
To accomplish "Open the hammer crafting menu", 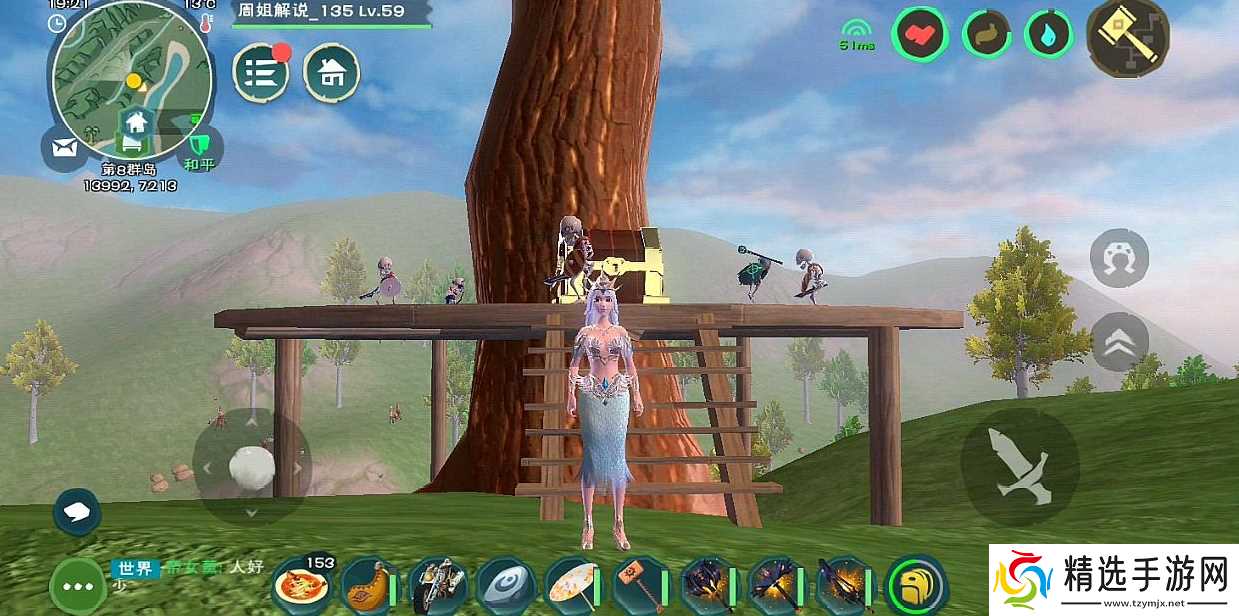I will [1128, 37].
